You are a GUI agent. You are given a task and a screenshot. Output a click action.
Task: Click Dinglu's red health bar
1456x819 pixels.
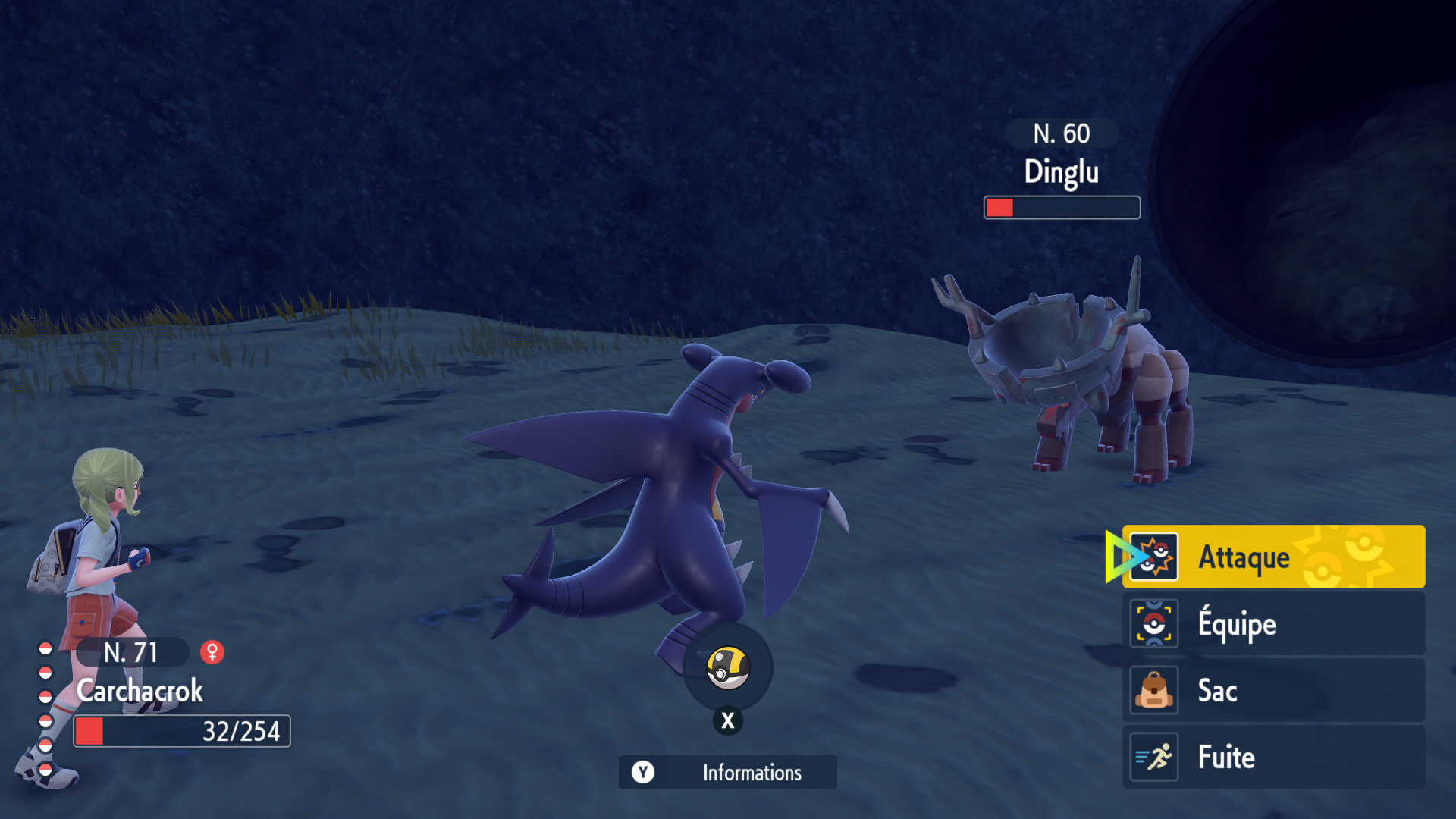tap(1061, 207)
